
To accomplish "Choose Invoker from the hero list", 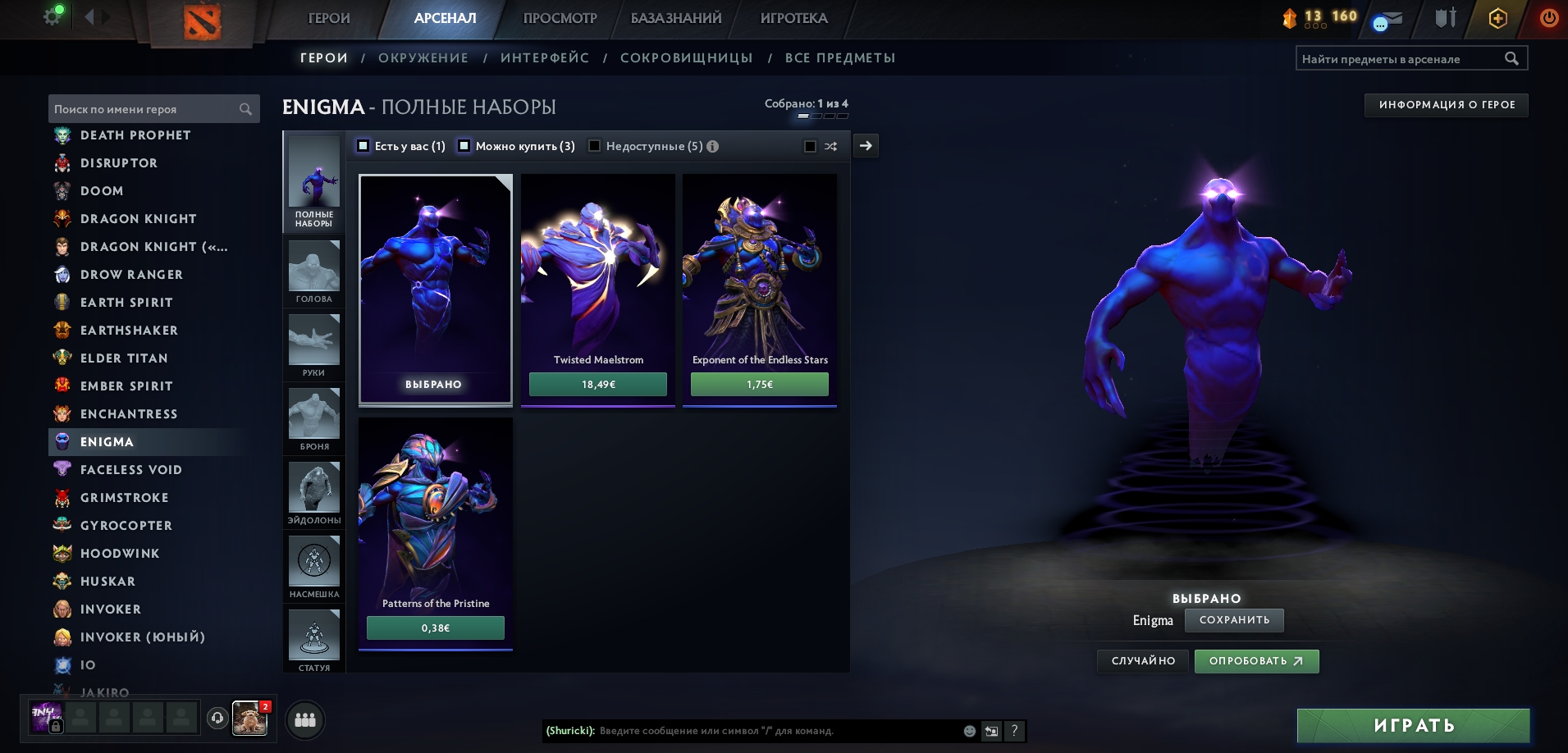I will click(x=111, y=609).
